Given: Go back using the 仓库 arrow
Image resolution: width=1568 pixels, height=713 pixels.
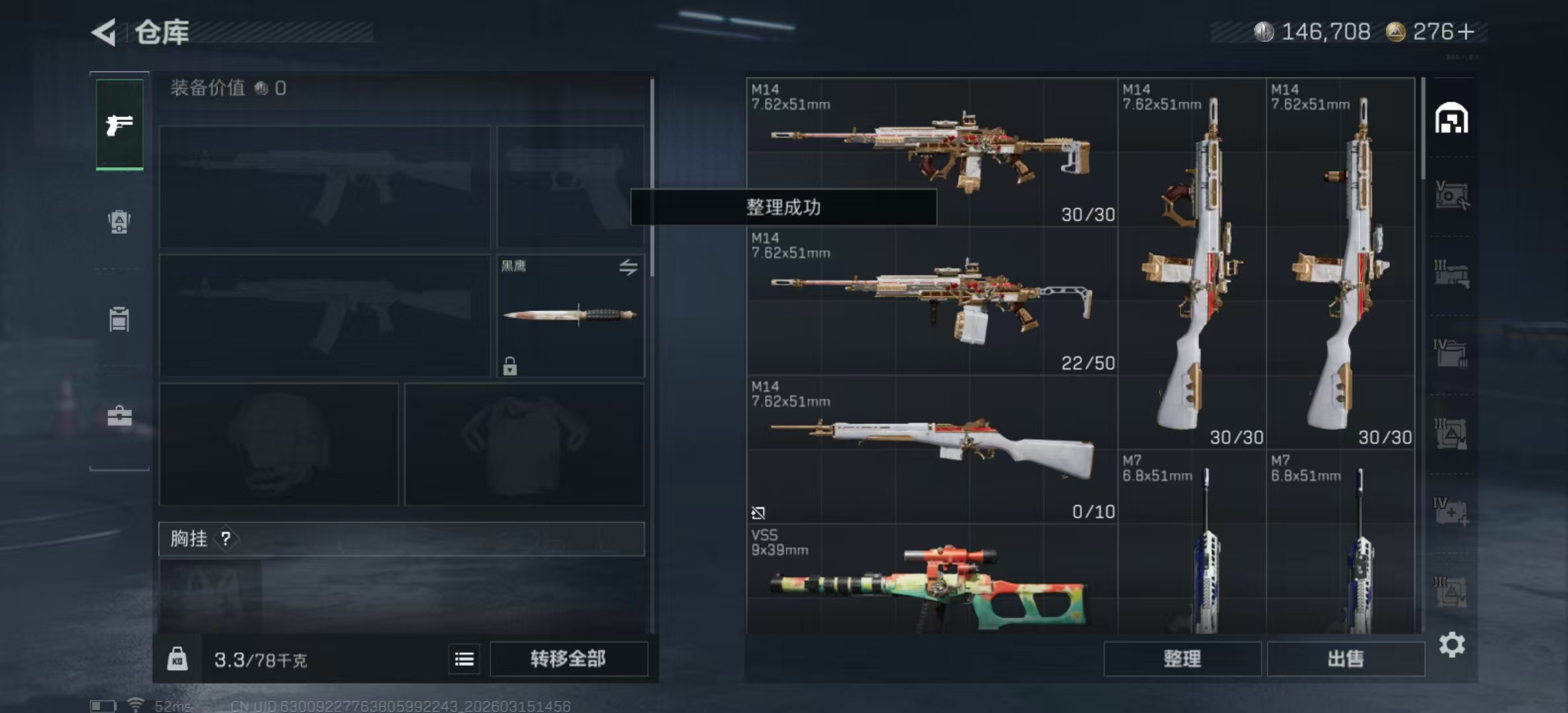Looking at the screenshot, I should pyautogui.click(x=104, y=32).
